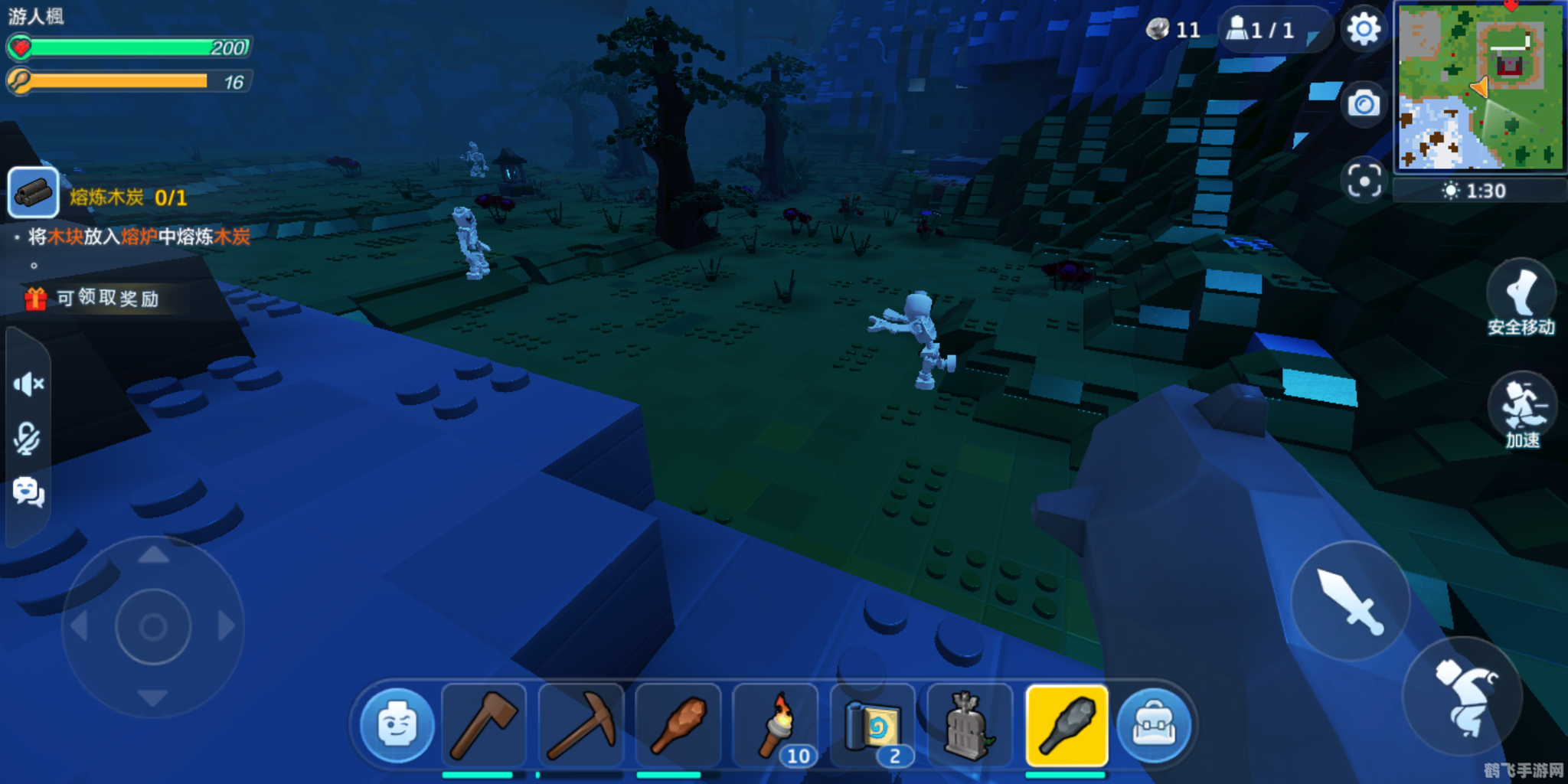Open the chat bubbles icon
The width and height of the screenshot is (1568, 784).
click(28, 492)
